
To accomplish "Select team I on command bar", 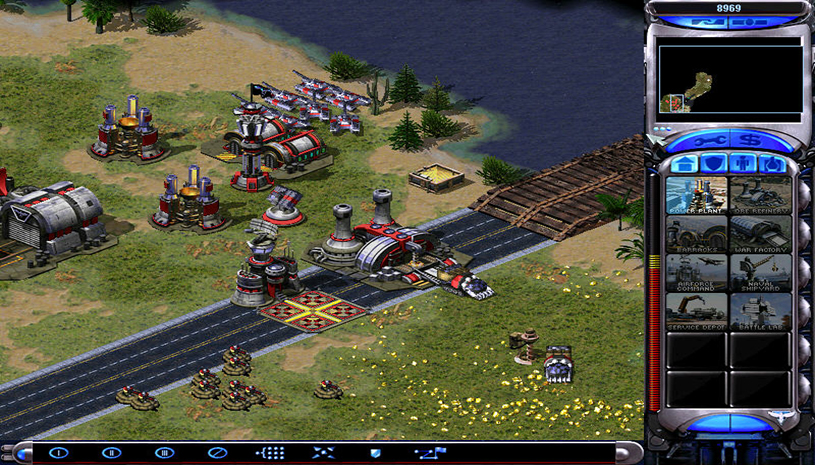I will pyautogui.click(x=58, y=453).
